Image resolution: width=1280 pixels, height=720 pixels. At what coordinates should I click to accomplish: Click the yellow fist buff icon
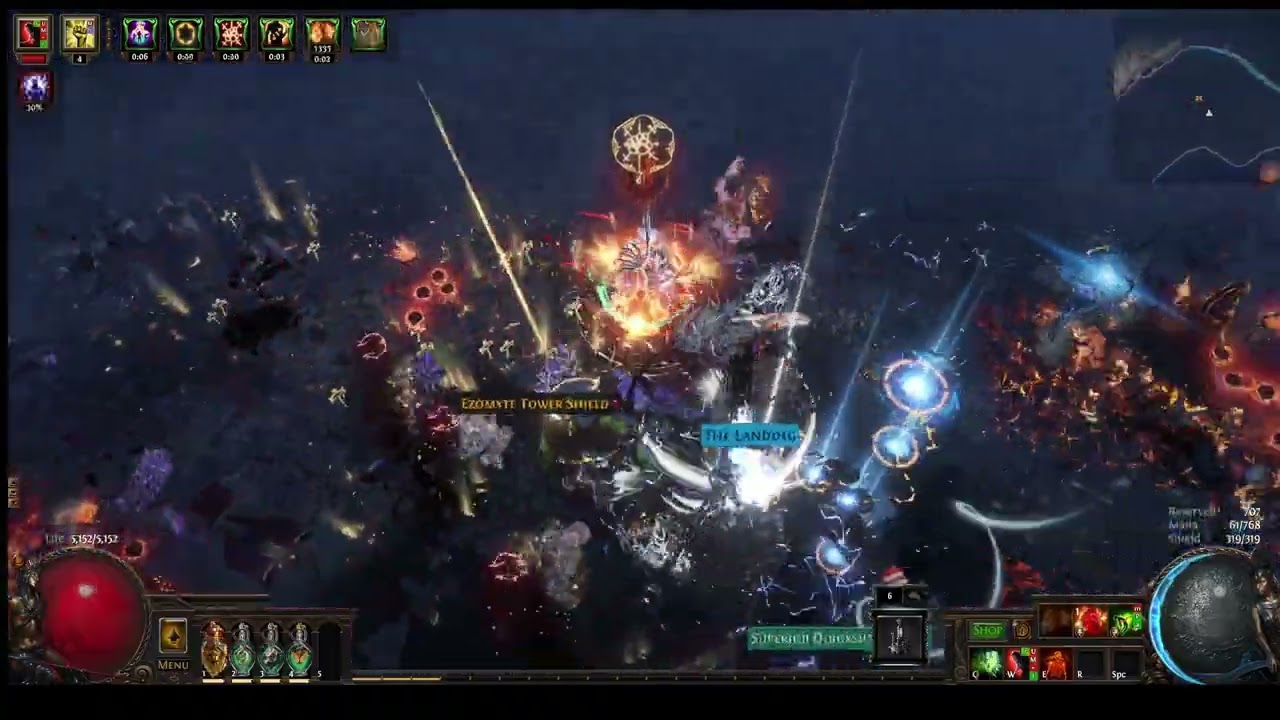coord(79,34)
